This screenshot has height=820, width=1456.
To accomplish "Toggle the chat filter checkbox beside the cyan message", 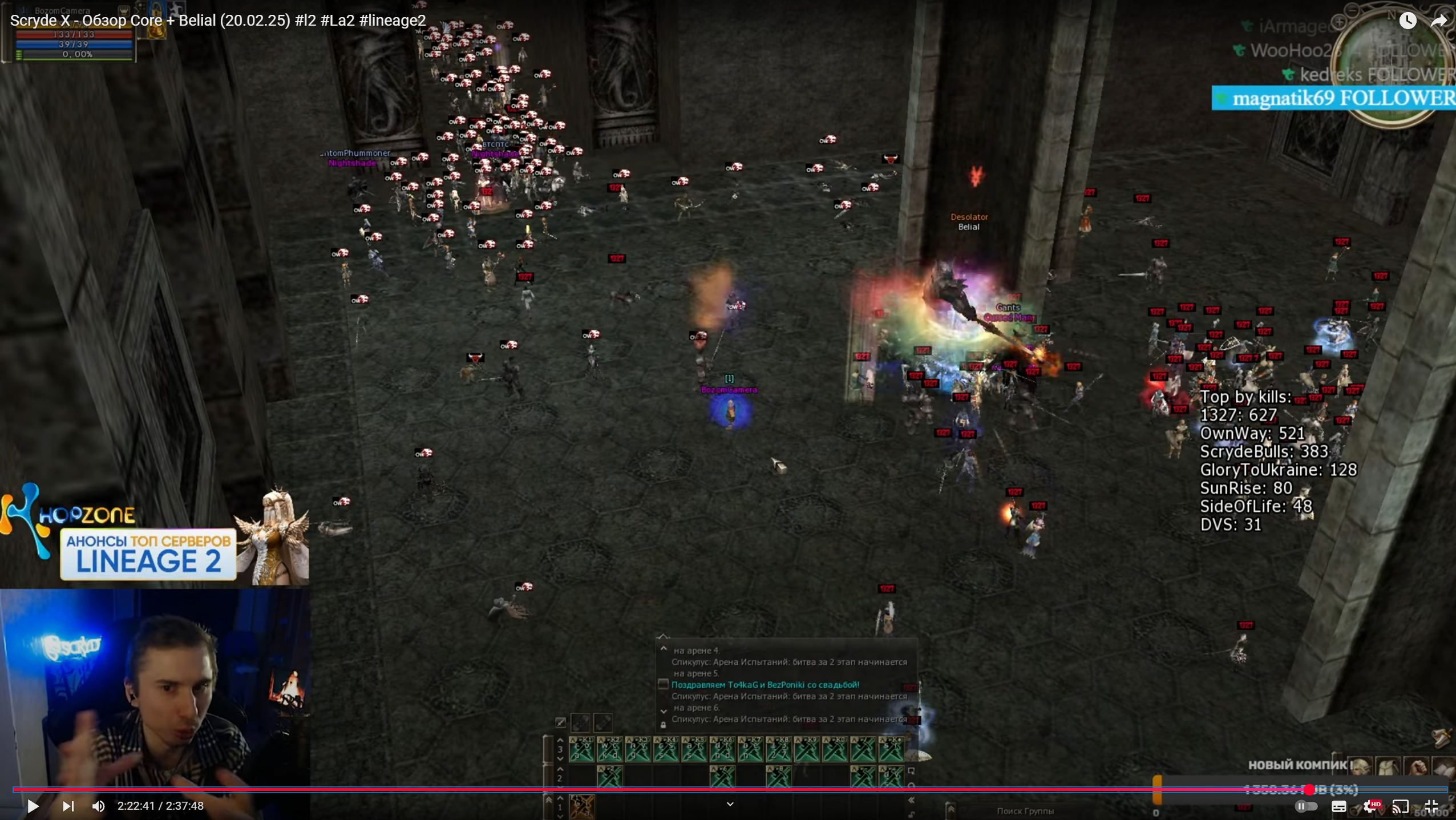I will (x=663, y=684).
